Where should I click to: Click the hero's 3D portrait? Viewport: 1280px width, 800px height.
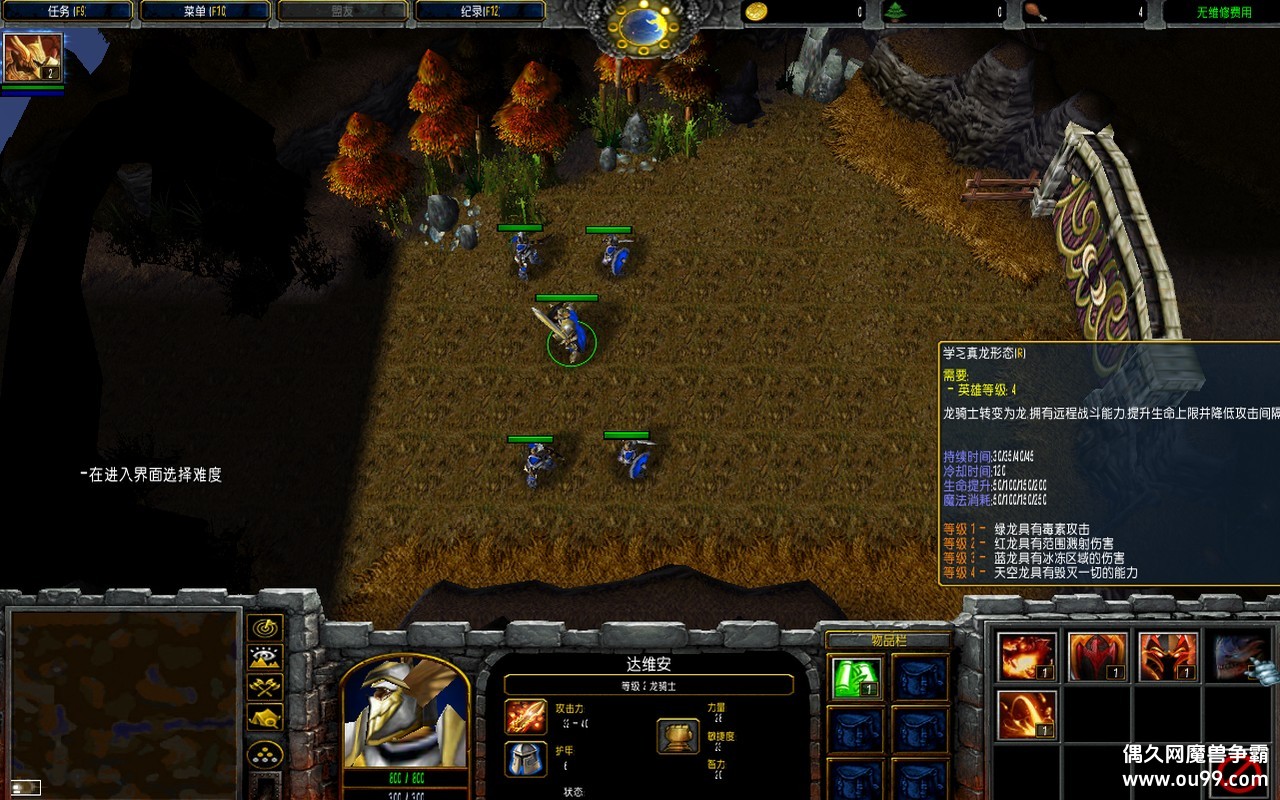[x=405, y=712]
